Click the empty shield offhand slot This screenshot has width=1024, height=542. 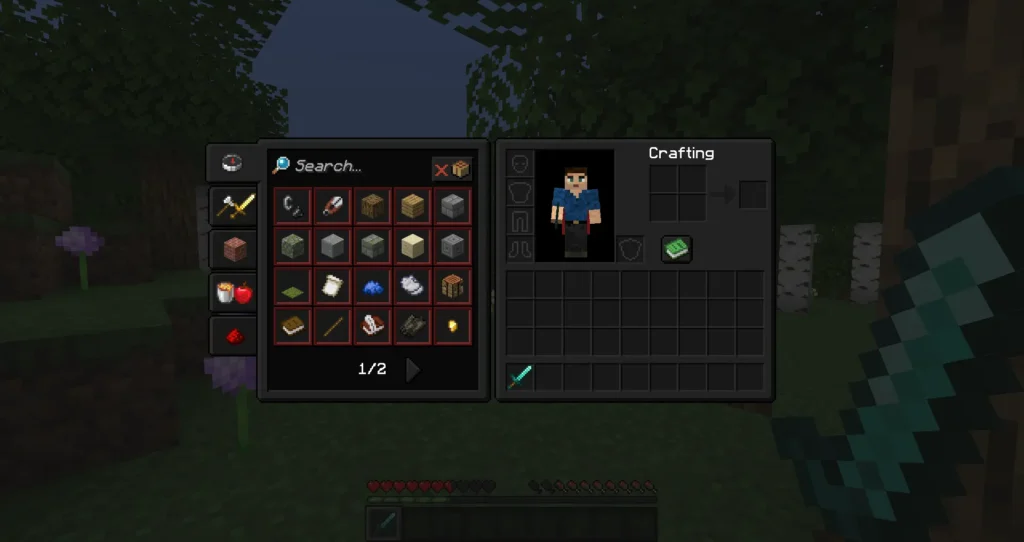tap(628, 249)
